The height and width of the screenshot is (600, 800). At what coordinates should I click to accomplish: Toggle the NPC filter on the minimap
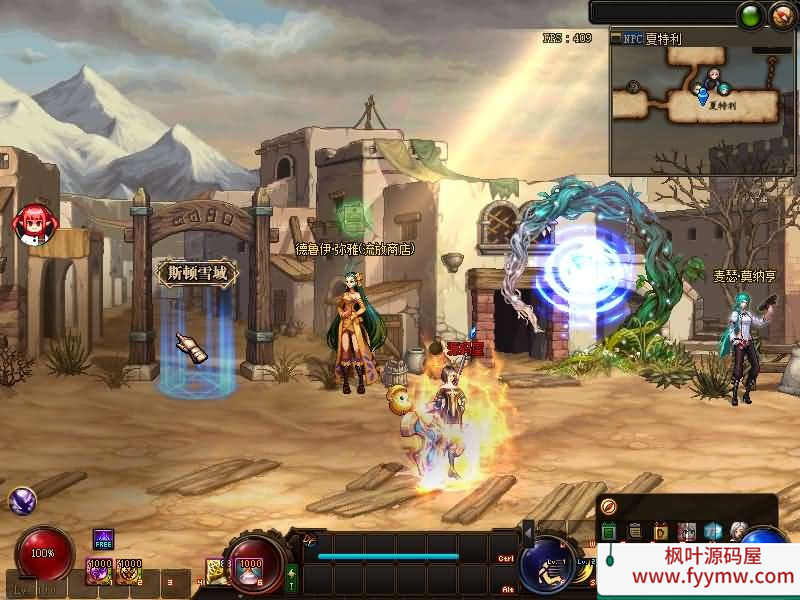pyautogui.click(x=633, y=39)
